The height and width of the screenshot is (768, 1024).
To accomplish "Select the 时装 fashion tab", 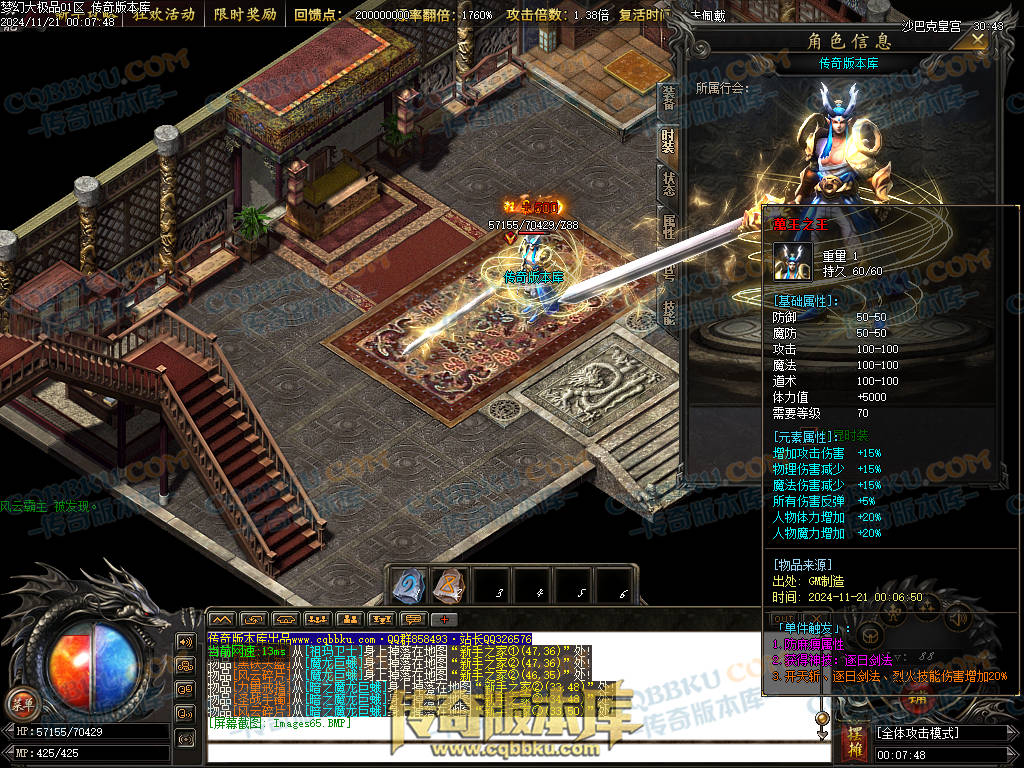I will pos(668,141).
